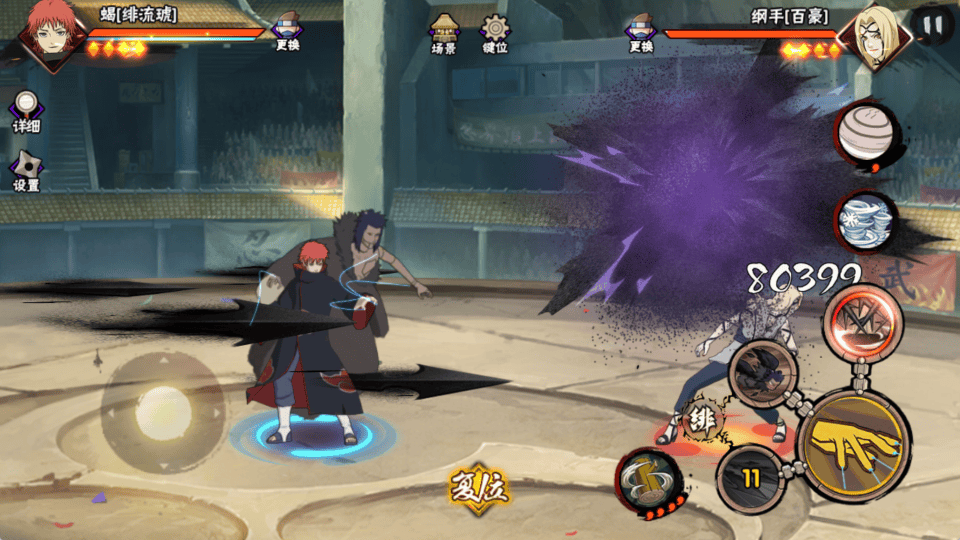Pause the match with the pause button
The image size is (960, 540).
[x=931, y=24]
